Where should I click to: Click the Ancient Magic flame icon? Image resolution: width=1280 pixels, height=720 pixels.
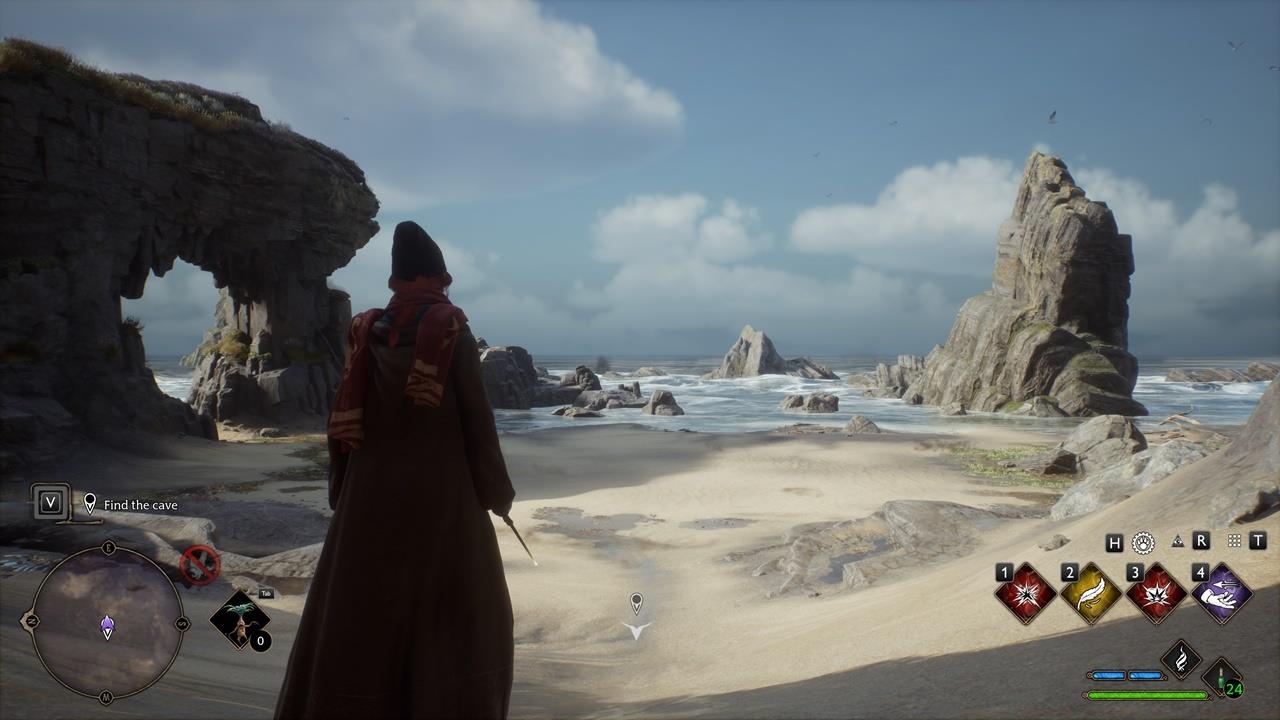[x=1183, y=658]
